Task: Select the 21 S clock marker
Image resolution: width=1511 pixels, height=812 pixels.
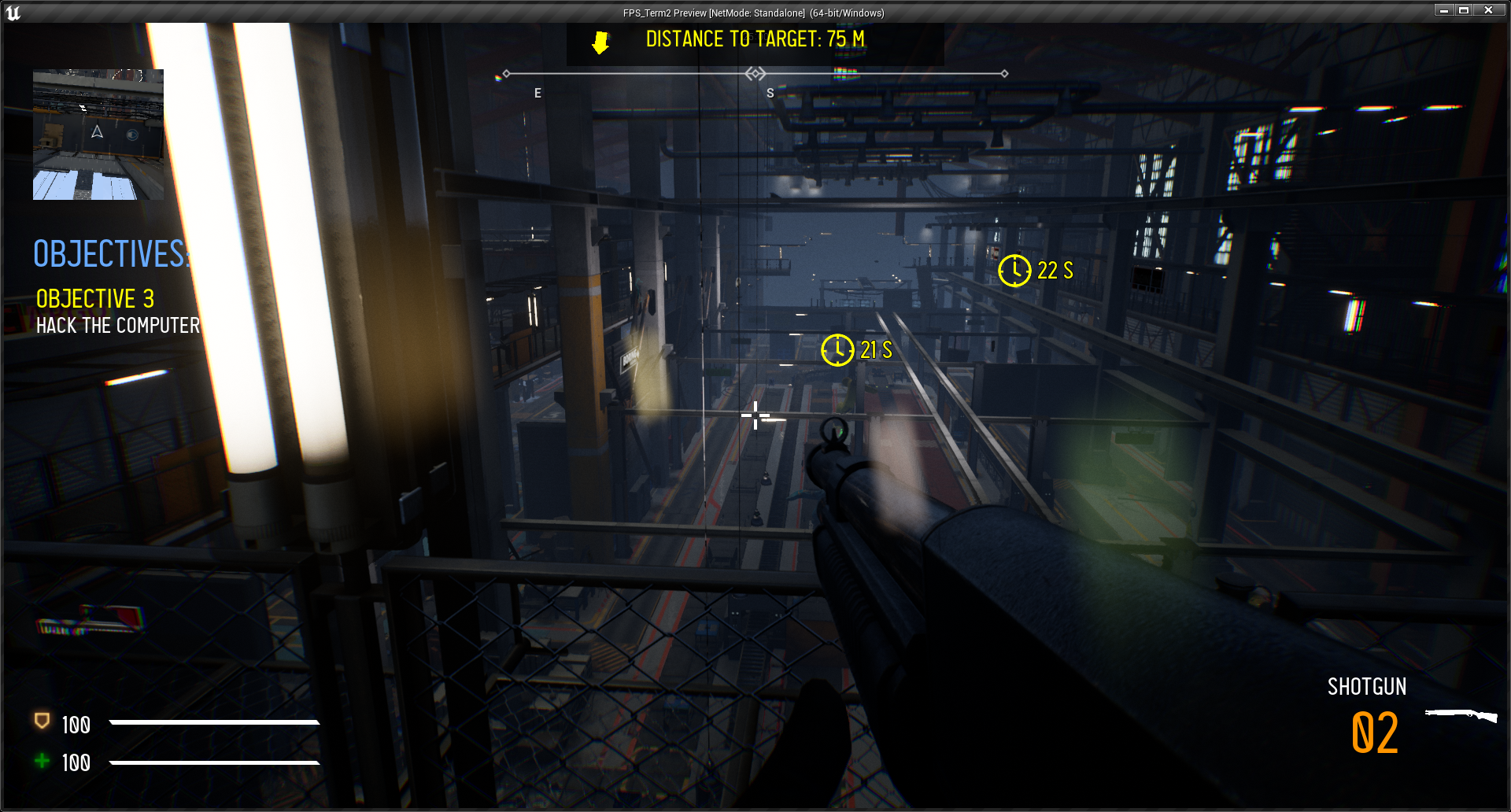Action: coord(837,350)
